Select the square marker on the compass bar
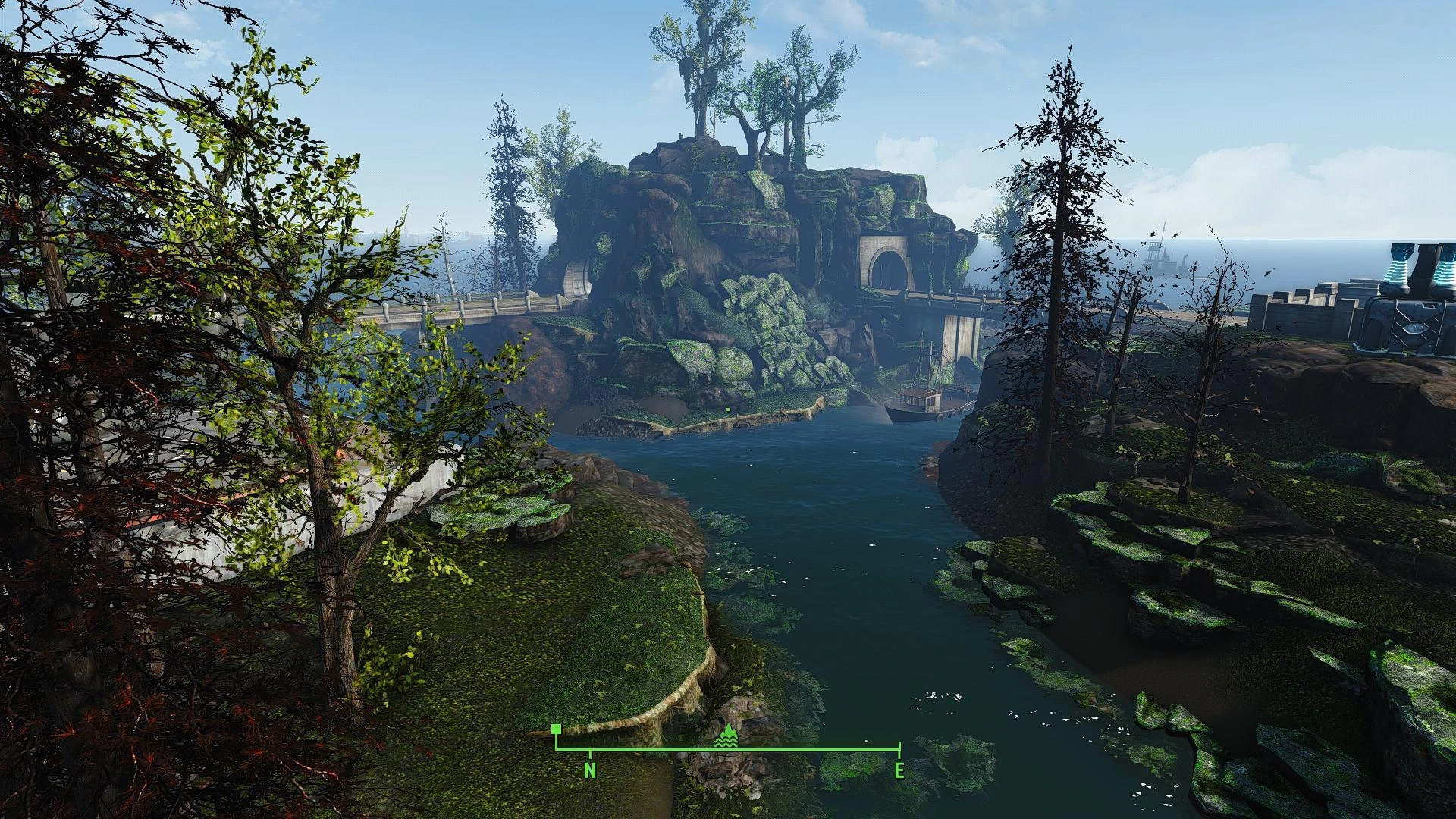 (x=557, y=730)
